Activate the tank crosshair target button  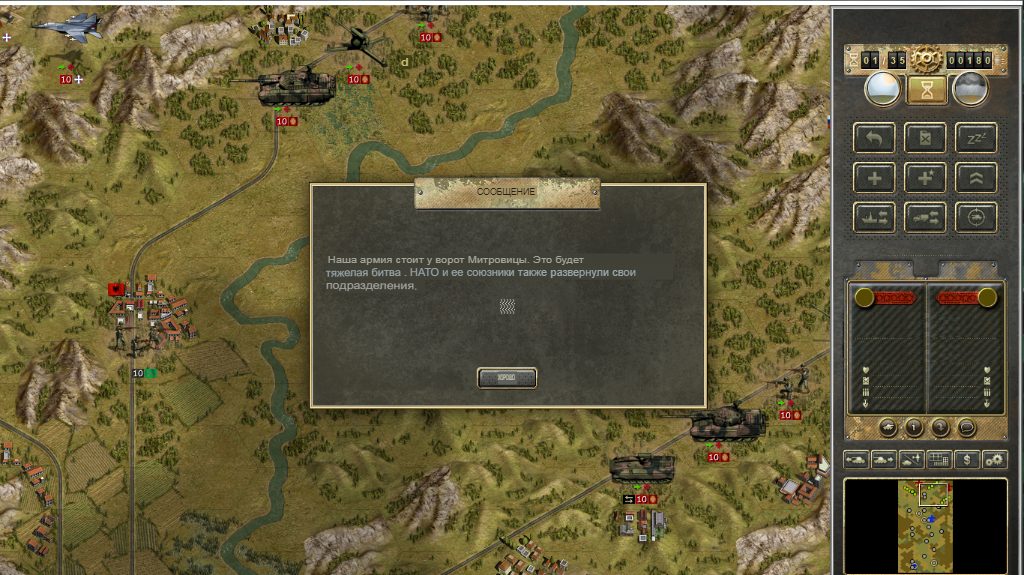coord(977,216)
